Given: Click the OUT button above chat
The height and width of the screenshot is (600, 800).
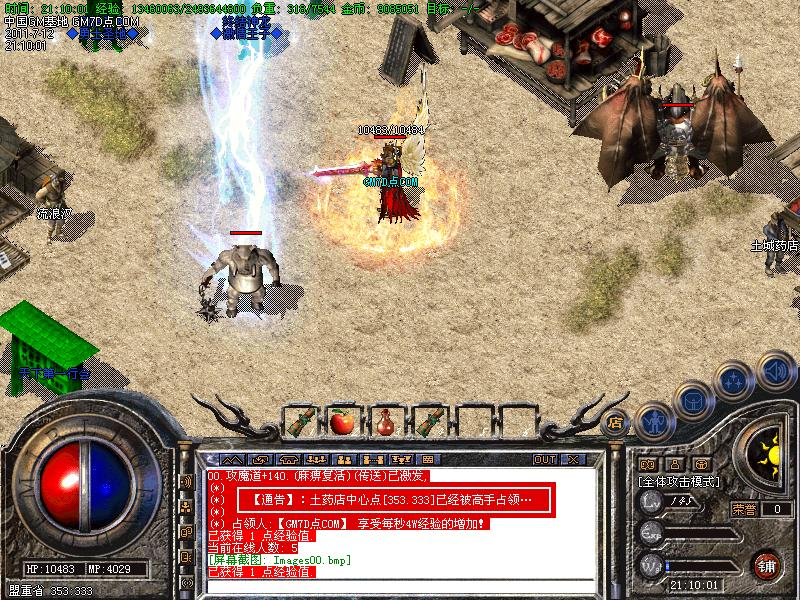Looking at the screenshot, I should click(x=545, y=459).
